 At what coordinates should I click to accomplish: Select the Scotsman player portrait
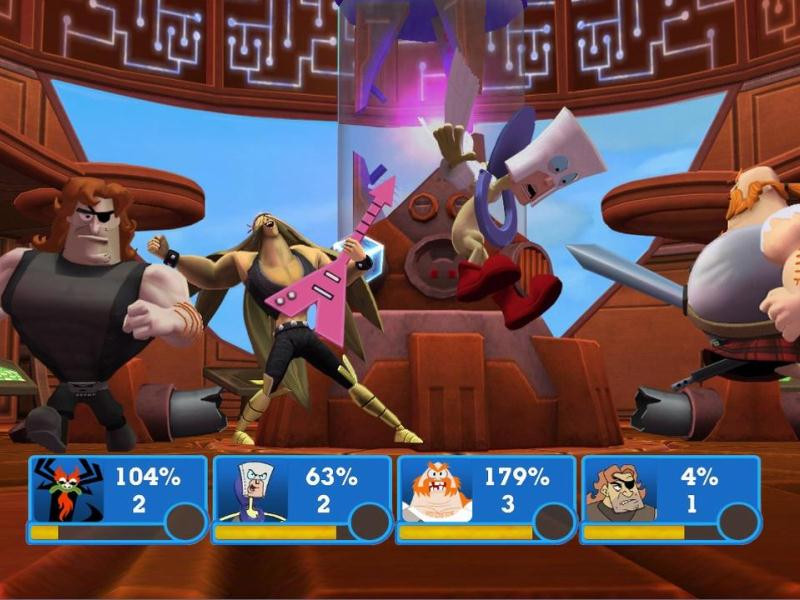coord(436,490)
